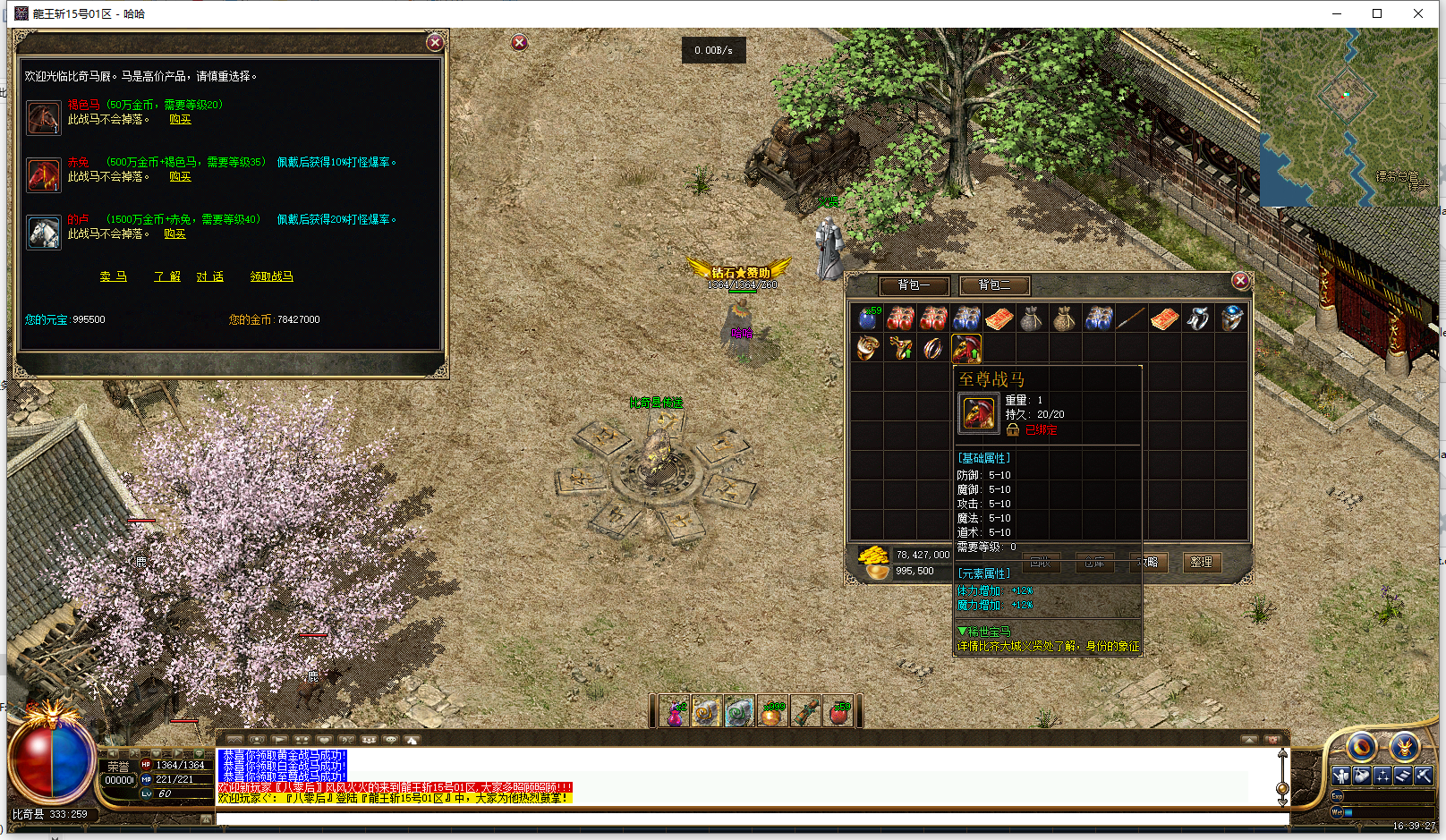Pick the blue potion stack x59 in bag
1446x840 pixels.
coord(868,318)
